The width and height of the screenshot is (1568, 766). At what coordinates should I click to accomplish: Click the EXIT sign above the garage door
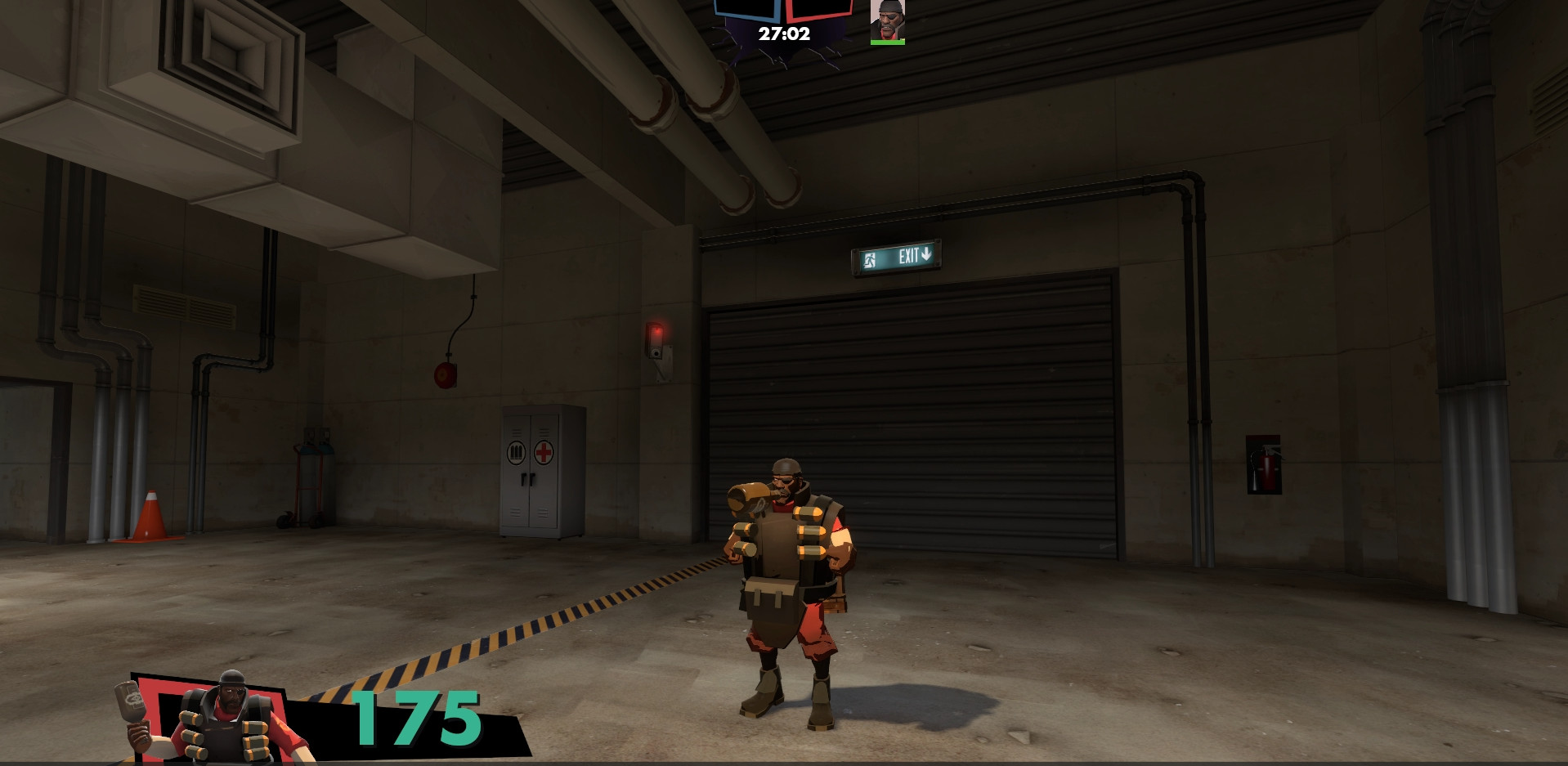(899, 257)
